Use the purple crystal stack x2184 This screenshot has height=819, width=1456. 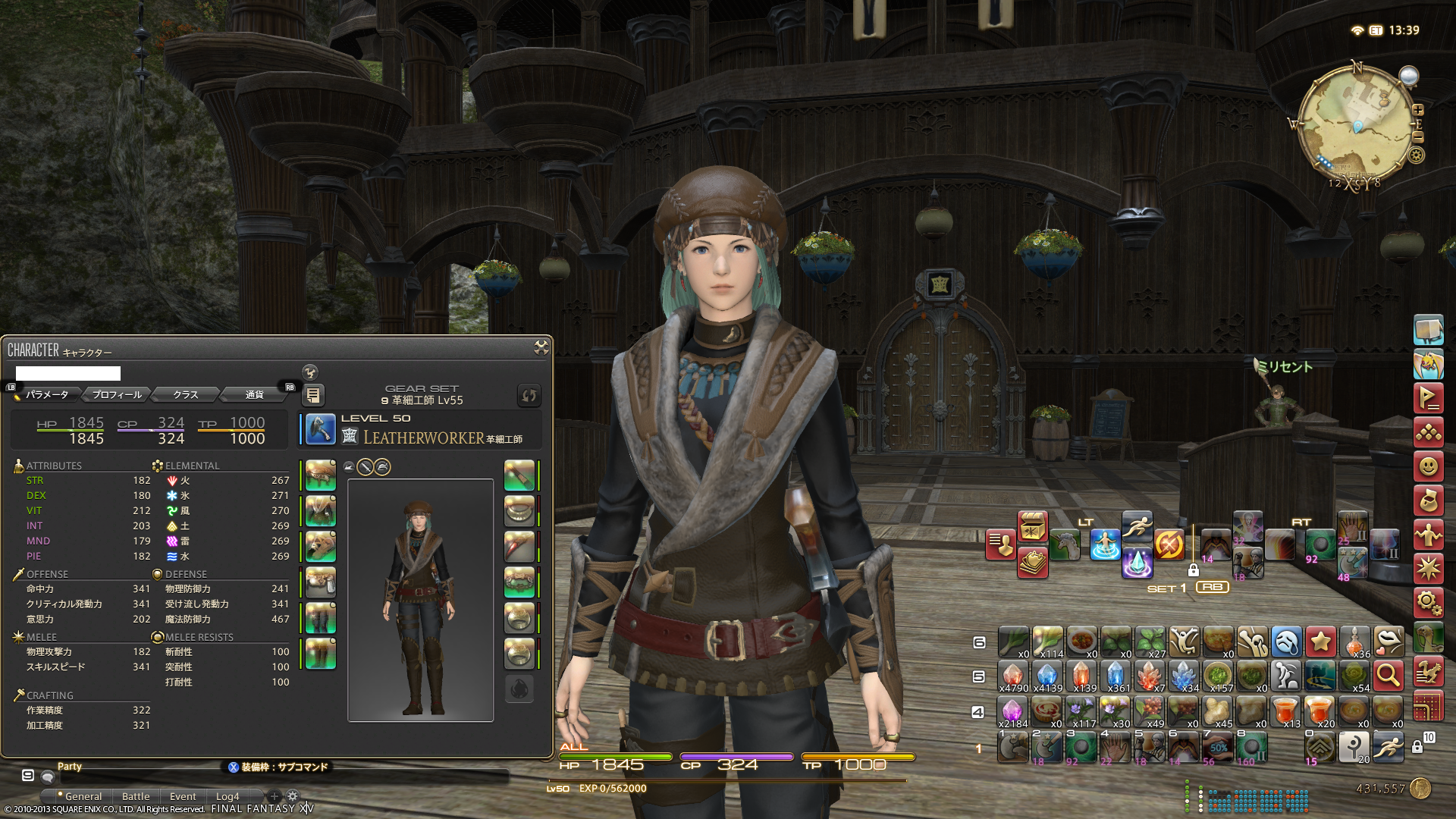[x=1012, y=711]
